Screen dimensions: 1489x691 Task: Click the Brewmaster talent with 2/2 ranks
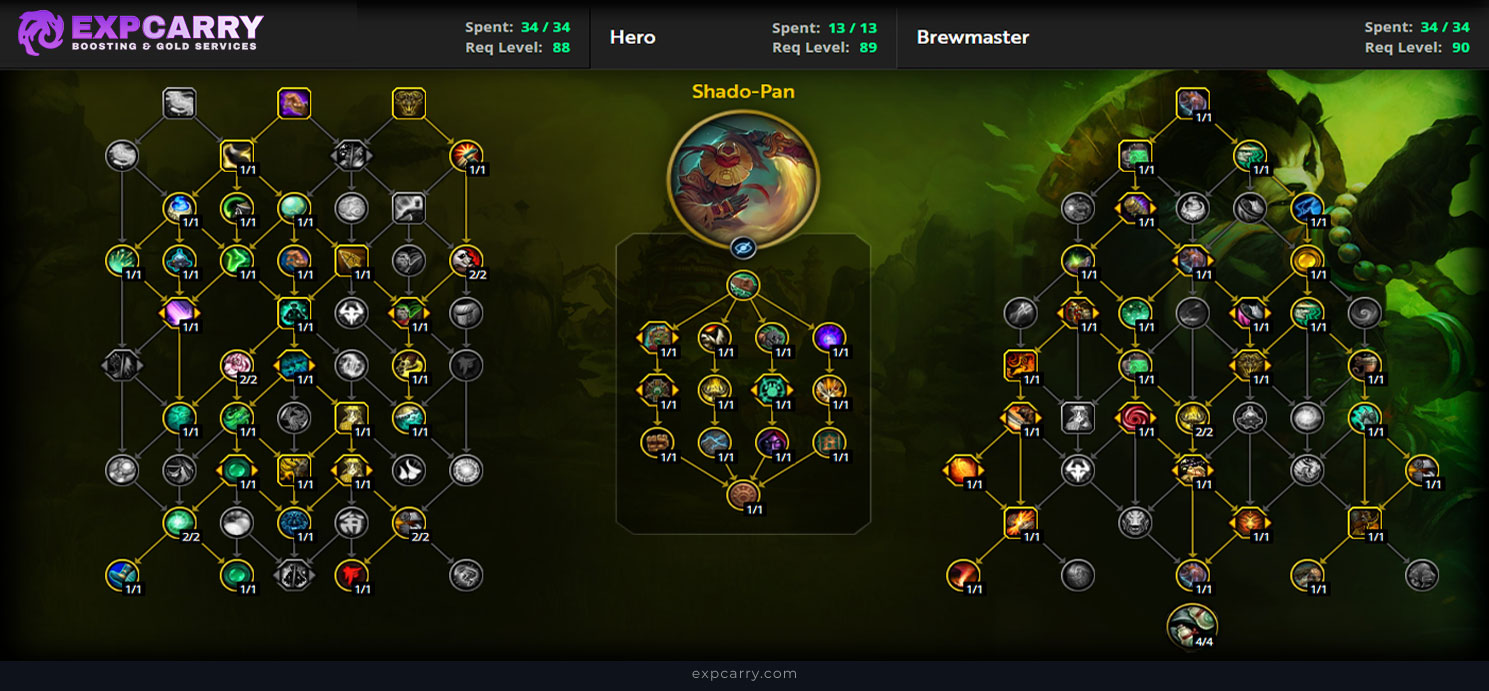point(1192,417)
